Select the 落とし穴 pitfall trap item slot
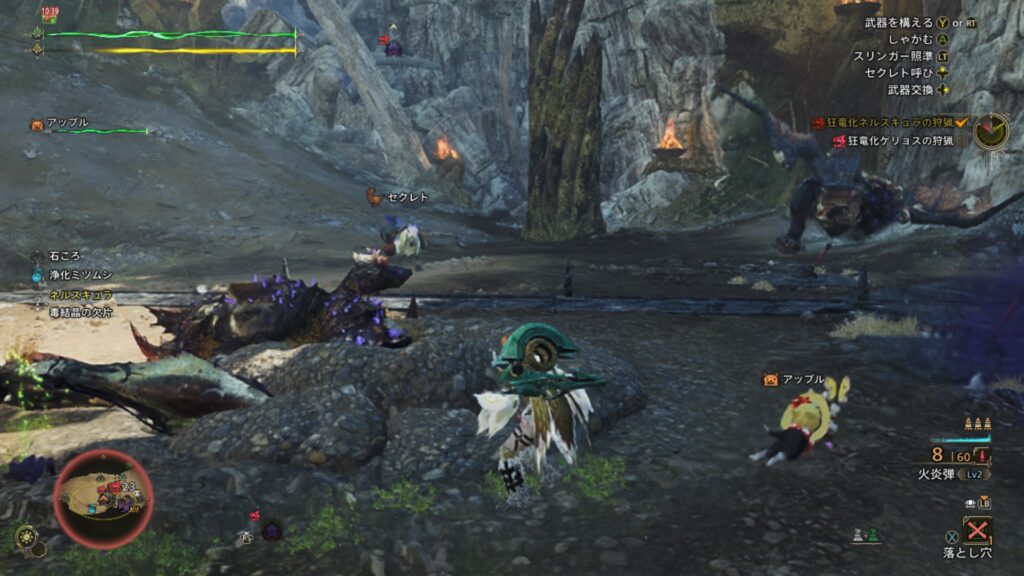This screenshot has height=576, width=1024. click(x=975, y=530)
